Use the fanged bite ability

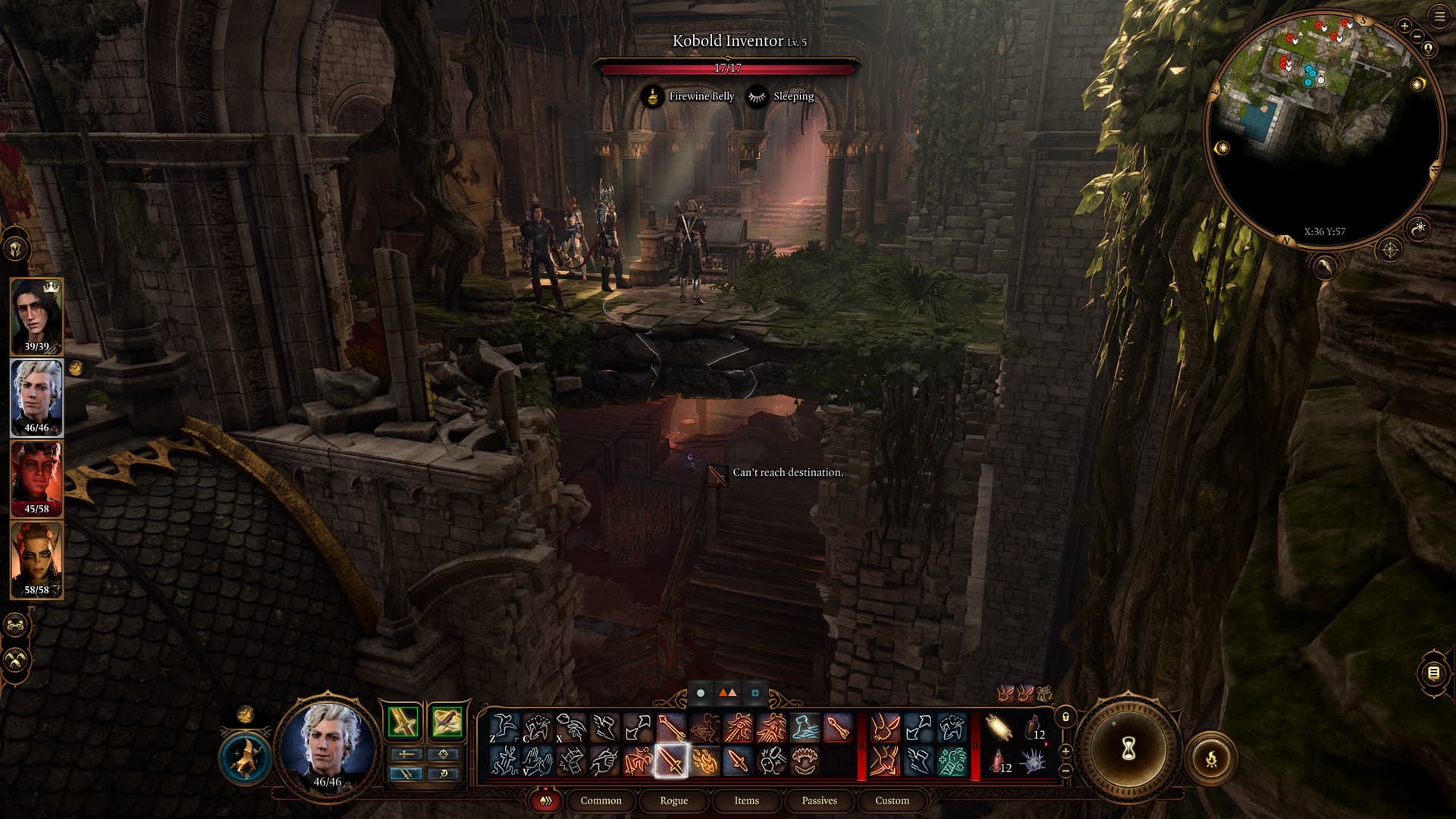click(x=805, y=761)
